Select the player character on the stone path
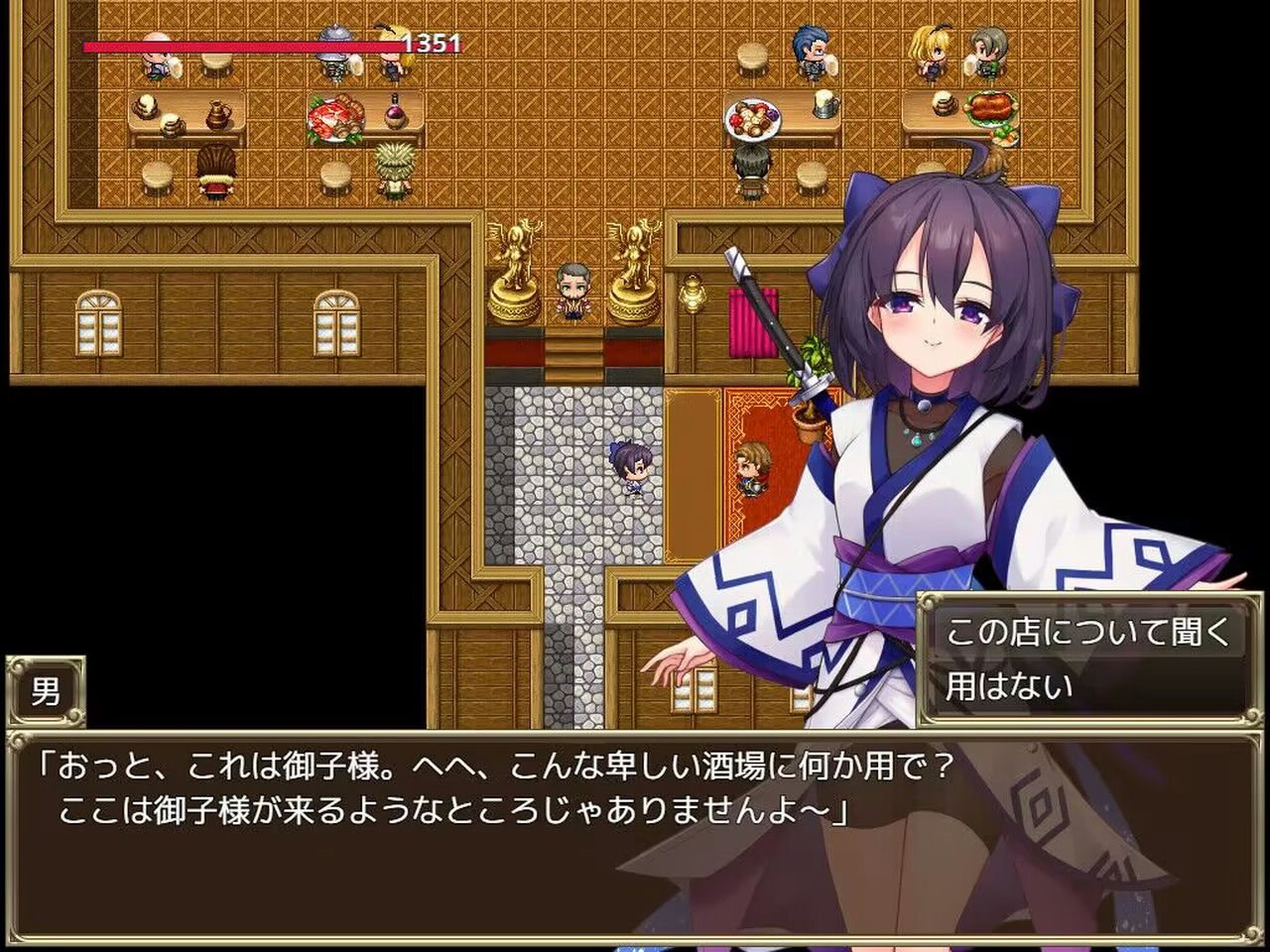This screenshot has width=1270, height=952. pos(629,468)
